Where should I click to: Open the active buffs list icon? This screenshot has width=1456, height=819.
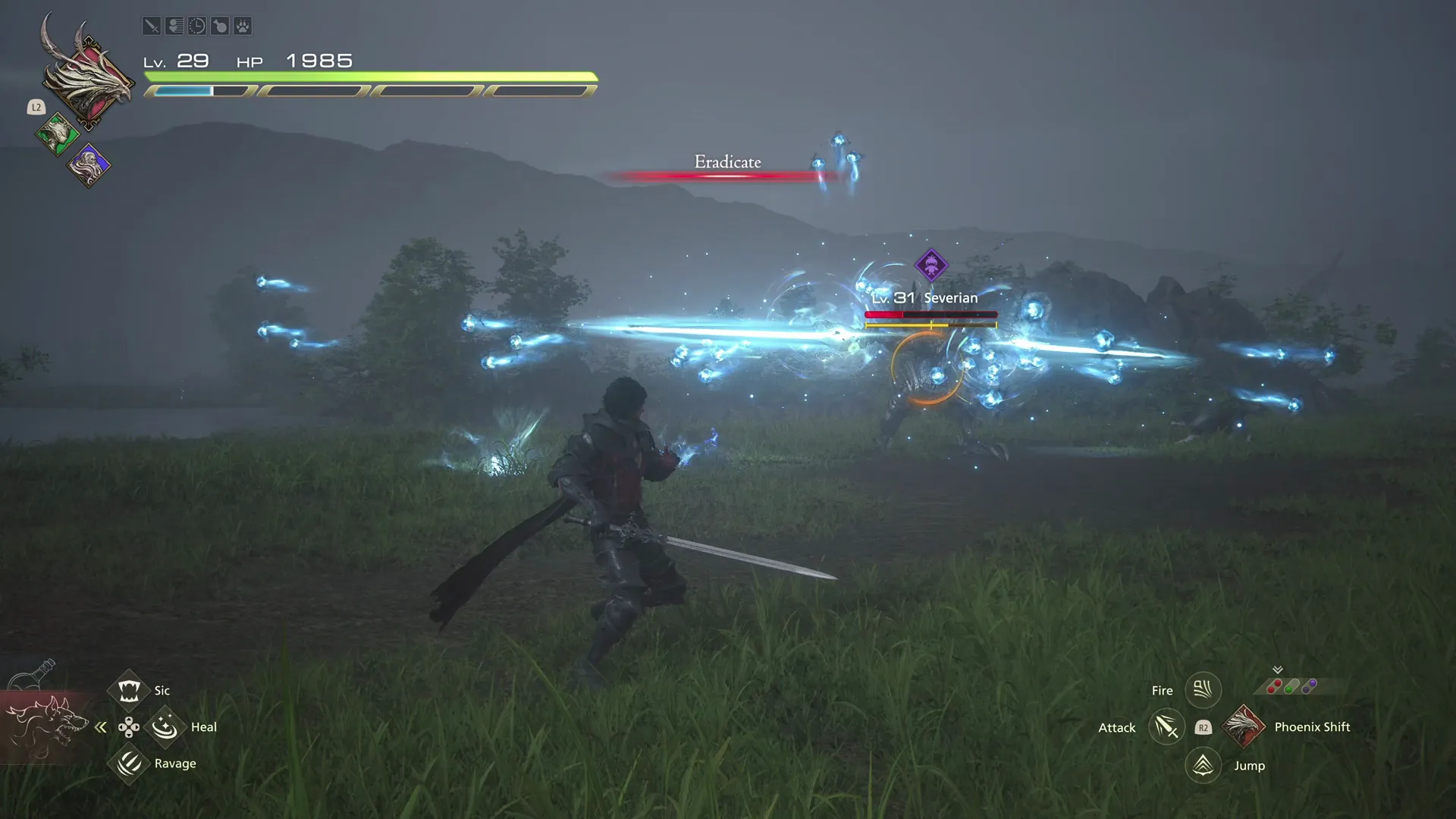[x=174, y=26]
